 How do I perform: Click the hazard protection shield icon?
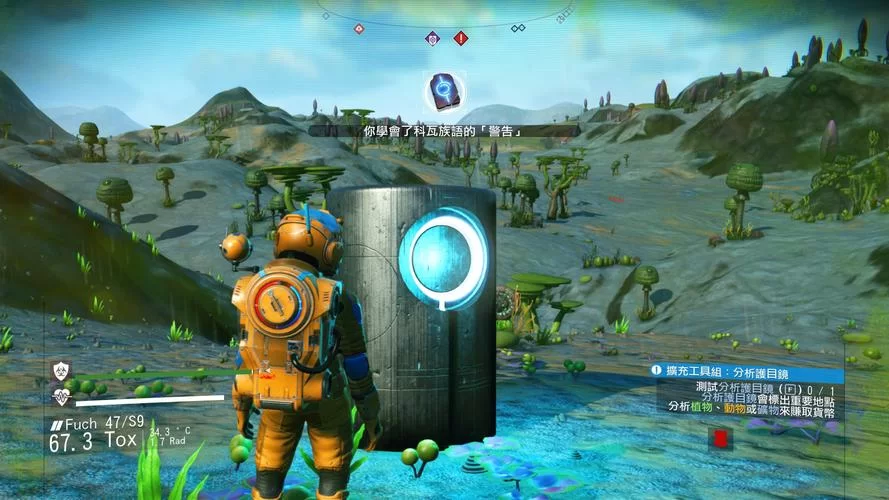coord(62,371)
